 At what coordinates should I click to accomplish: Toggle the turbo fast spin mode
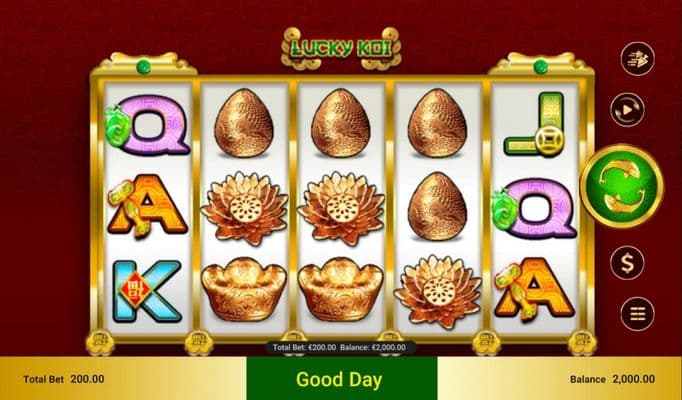pos(634,59)
